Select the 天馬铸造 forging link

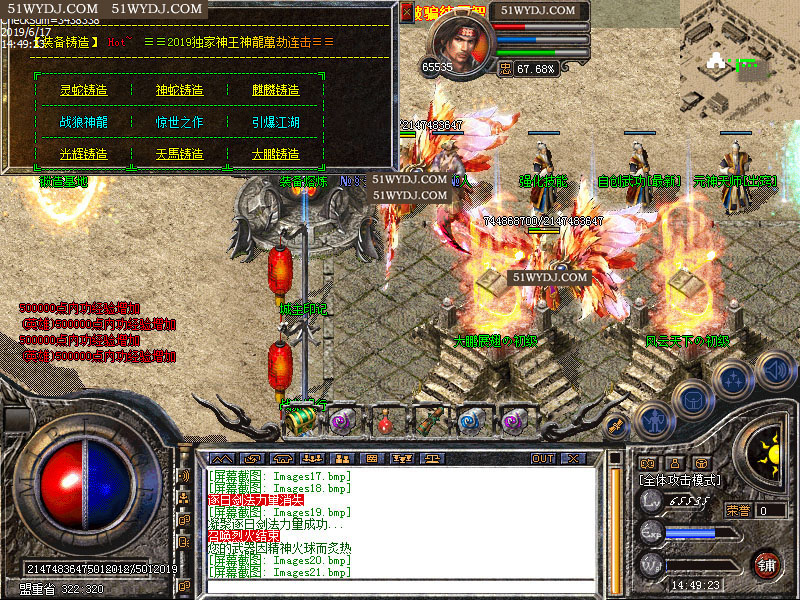coord(179,154)
